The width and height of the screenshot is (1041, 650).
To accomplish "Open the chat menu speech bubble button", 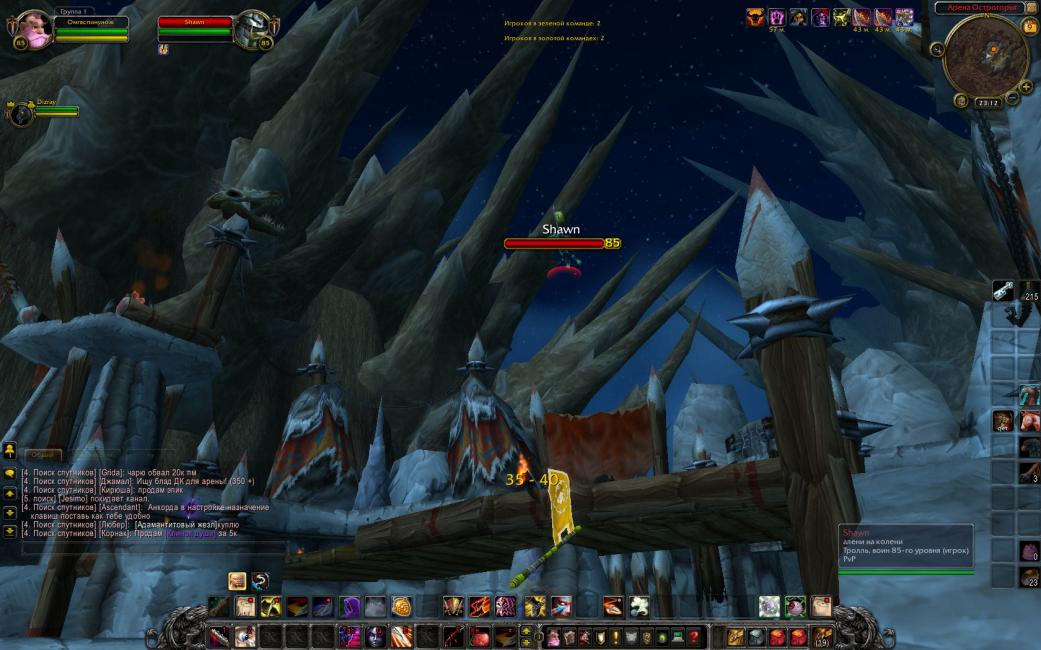I will [9, 472].
